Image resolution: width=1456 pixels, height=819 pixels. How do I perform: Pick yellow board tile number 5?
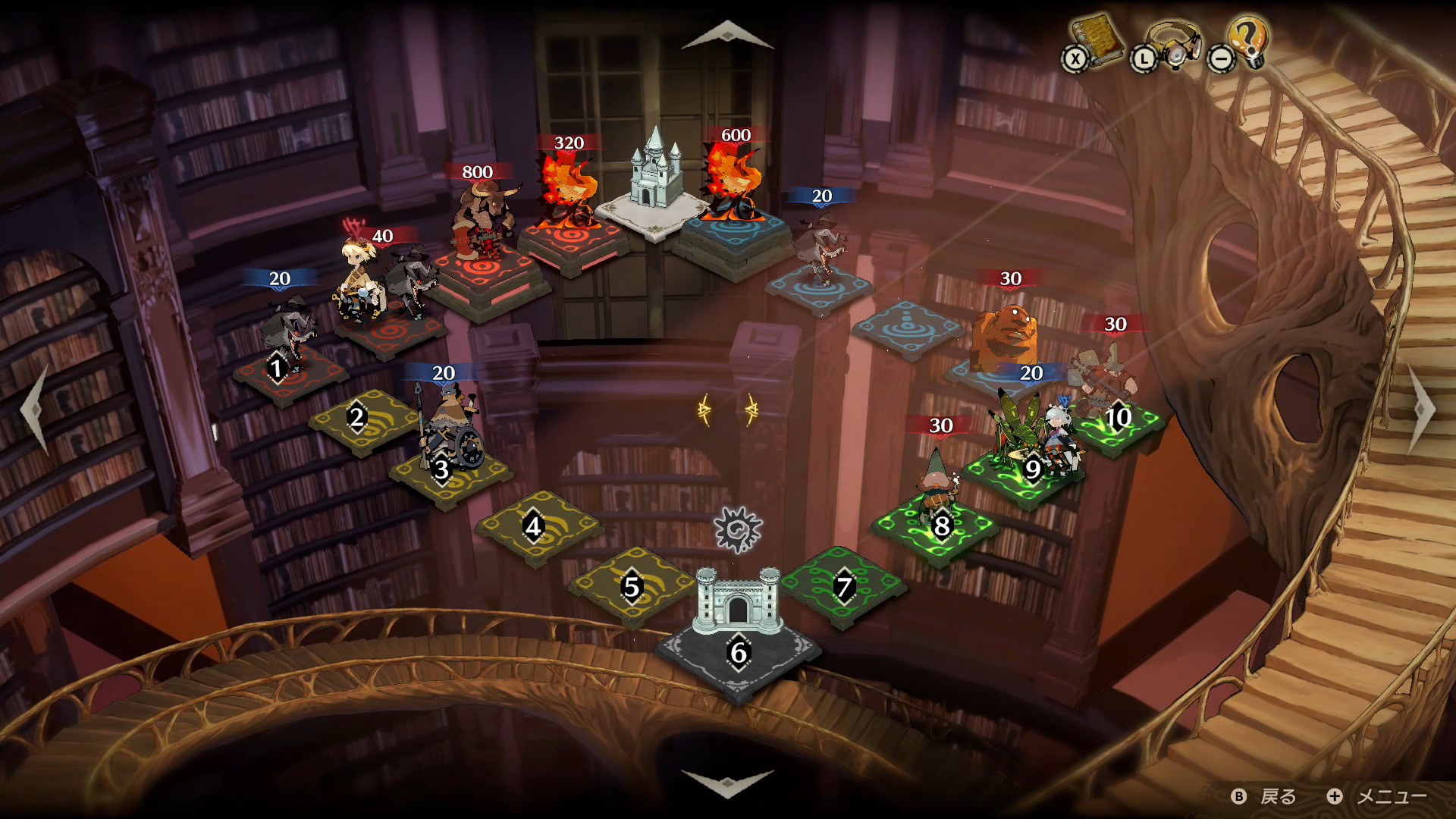[x=631, y=588]
